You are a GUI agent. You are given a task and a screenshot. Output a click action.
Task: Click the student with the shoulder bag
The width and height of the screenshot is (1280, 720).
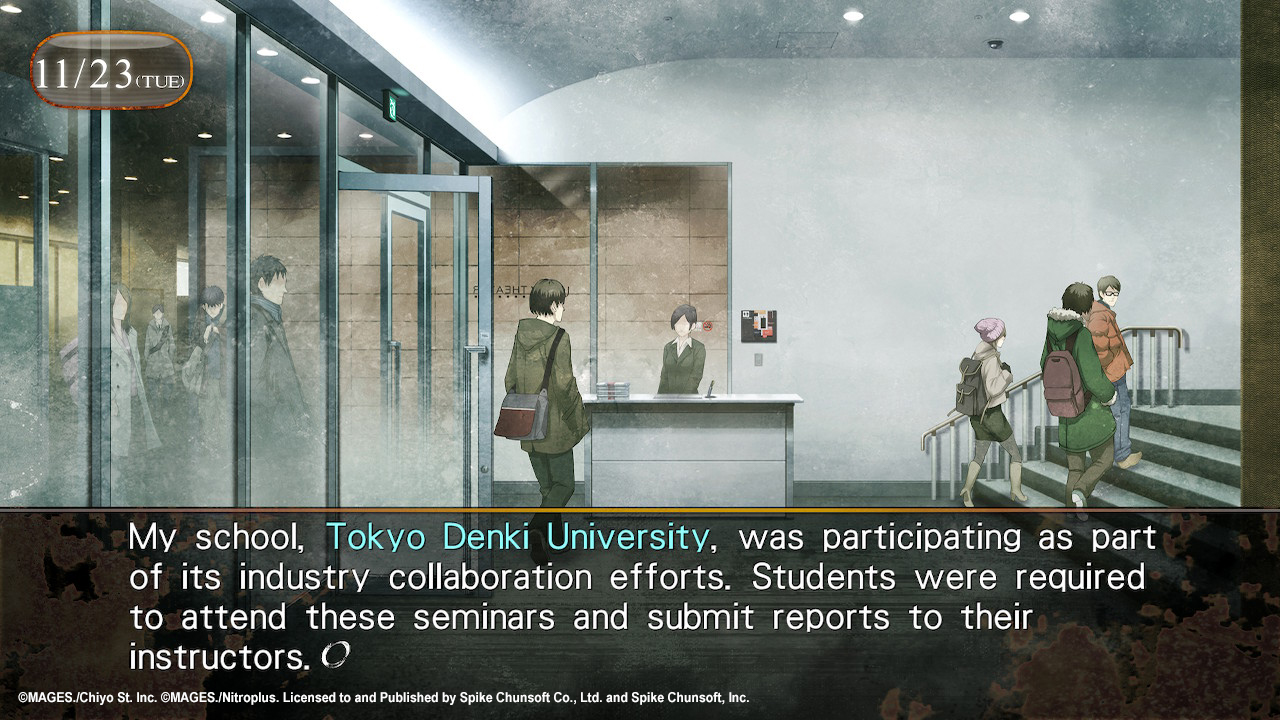click(x=540, y=390)
